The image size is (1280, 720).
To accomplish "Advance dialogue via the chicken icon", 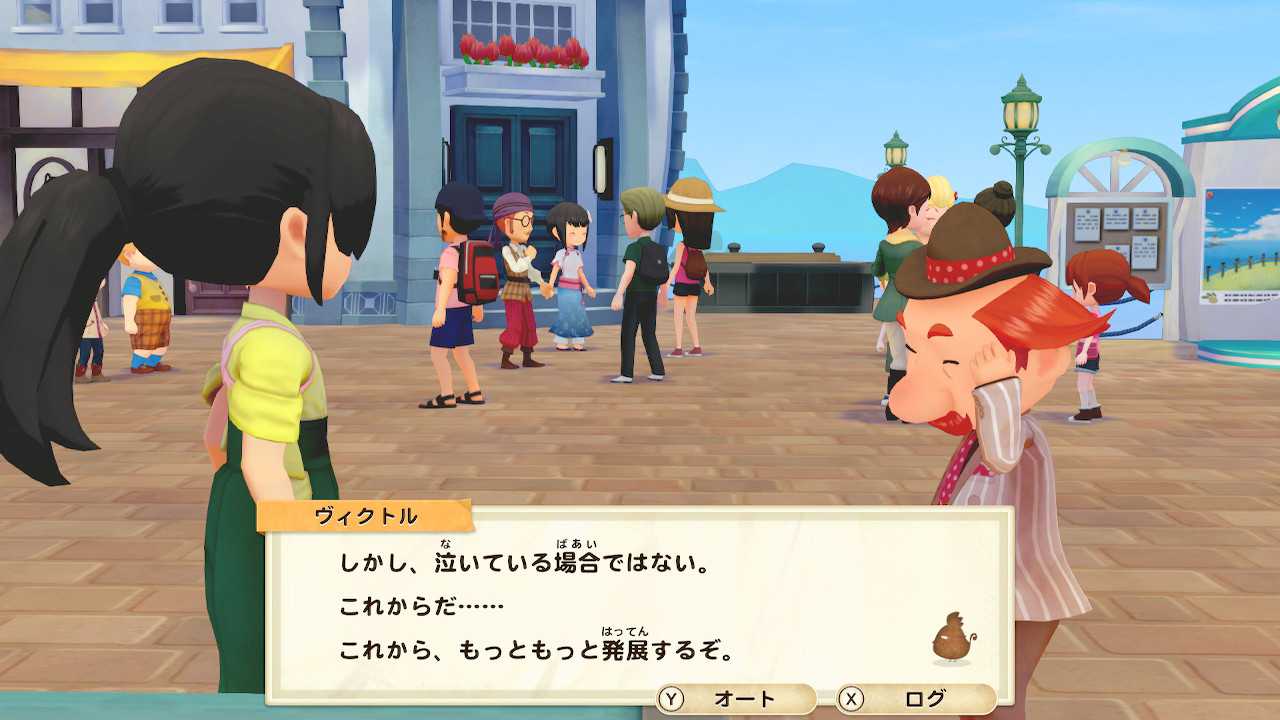I will [x=953, y=640].
